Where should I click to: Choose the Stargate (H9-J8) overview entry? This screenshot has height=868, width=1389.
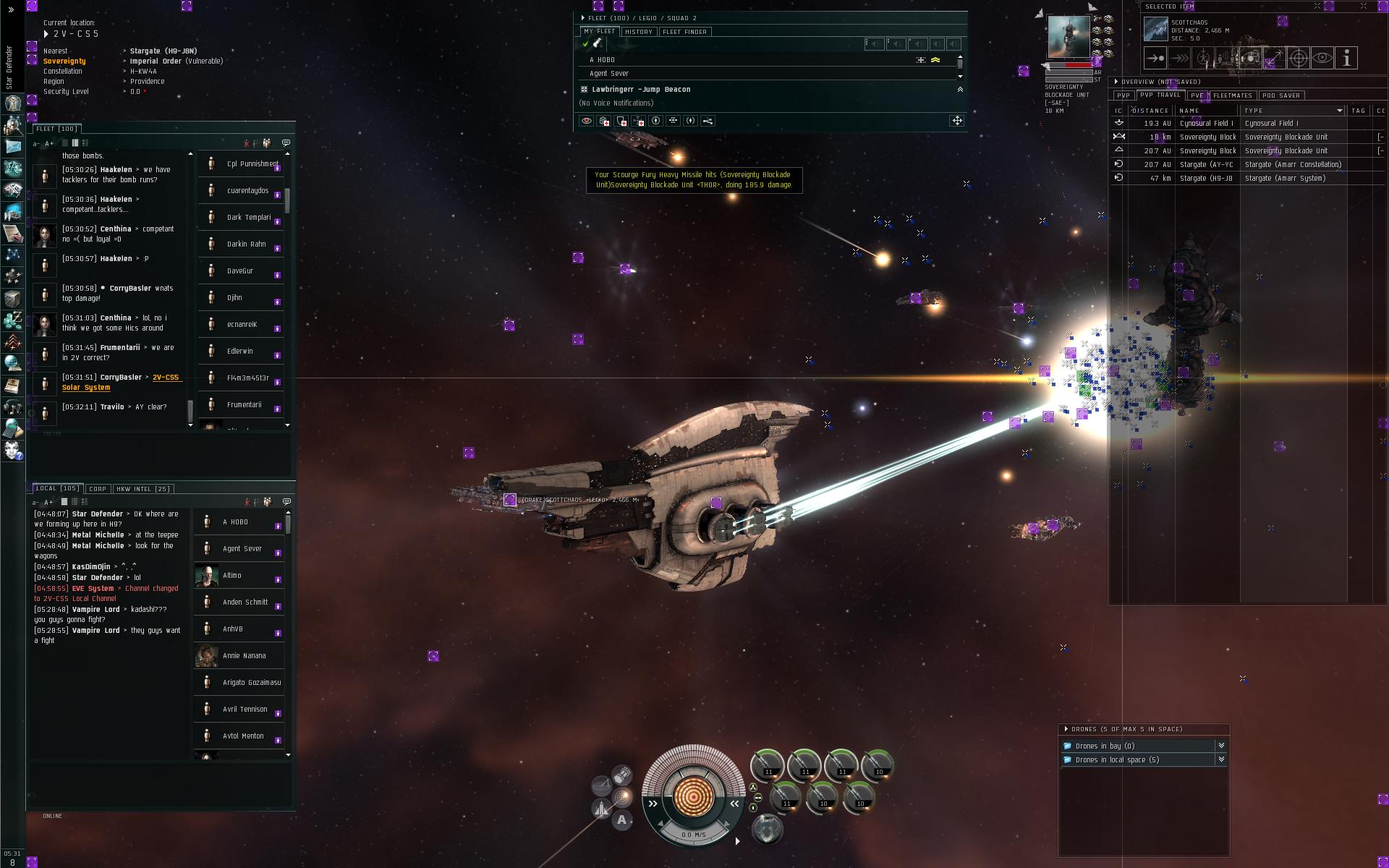point(1206,179)
